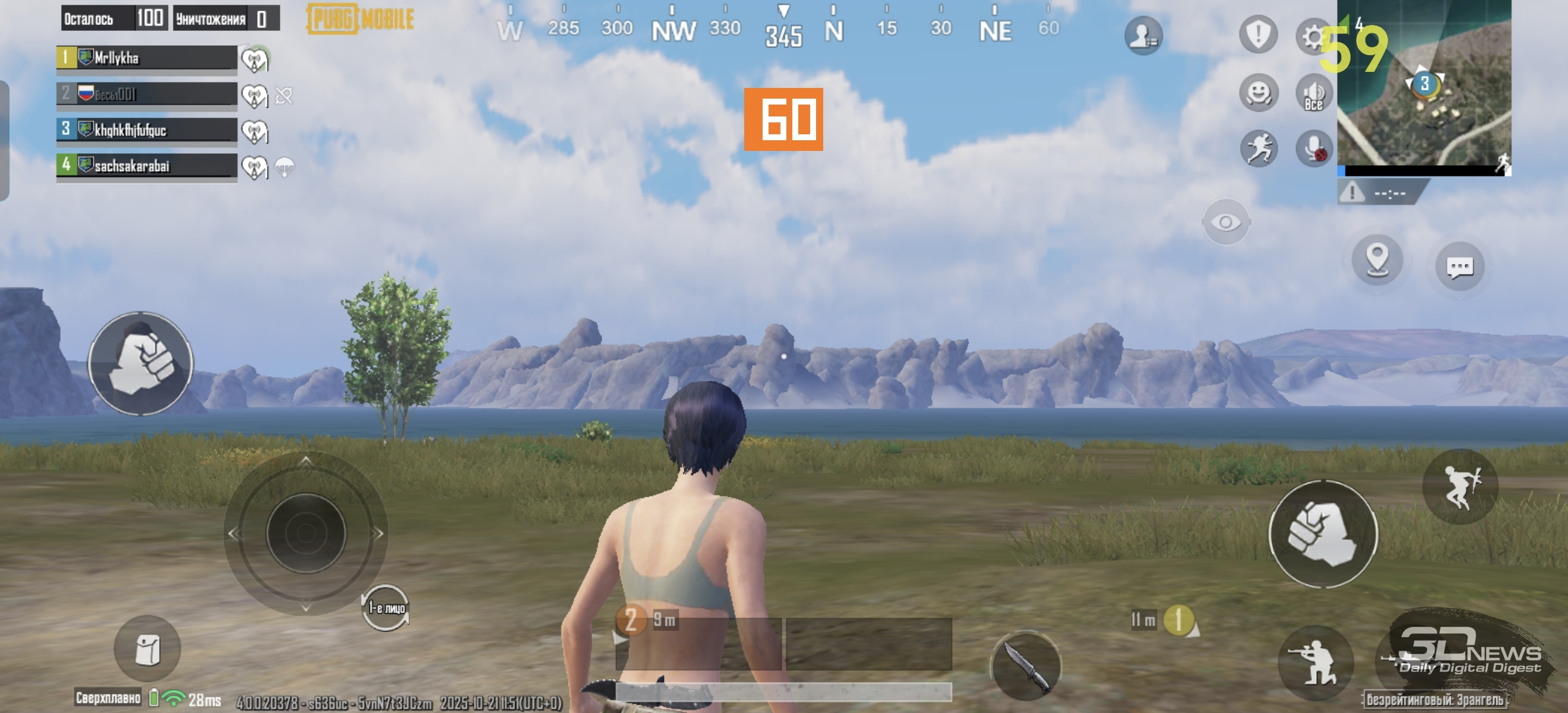The height and width of the screenshot is (713, 1568).
Task: Select teammate sachsakarabai in squad list
Action: click(x=147, y=166)
